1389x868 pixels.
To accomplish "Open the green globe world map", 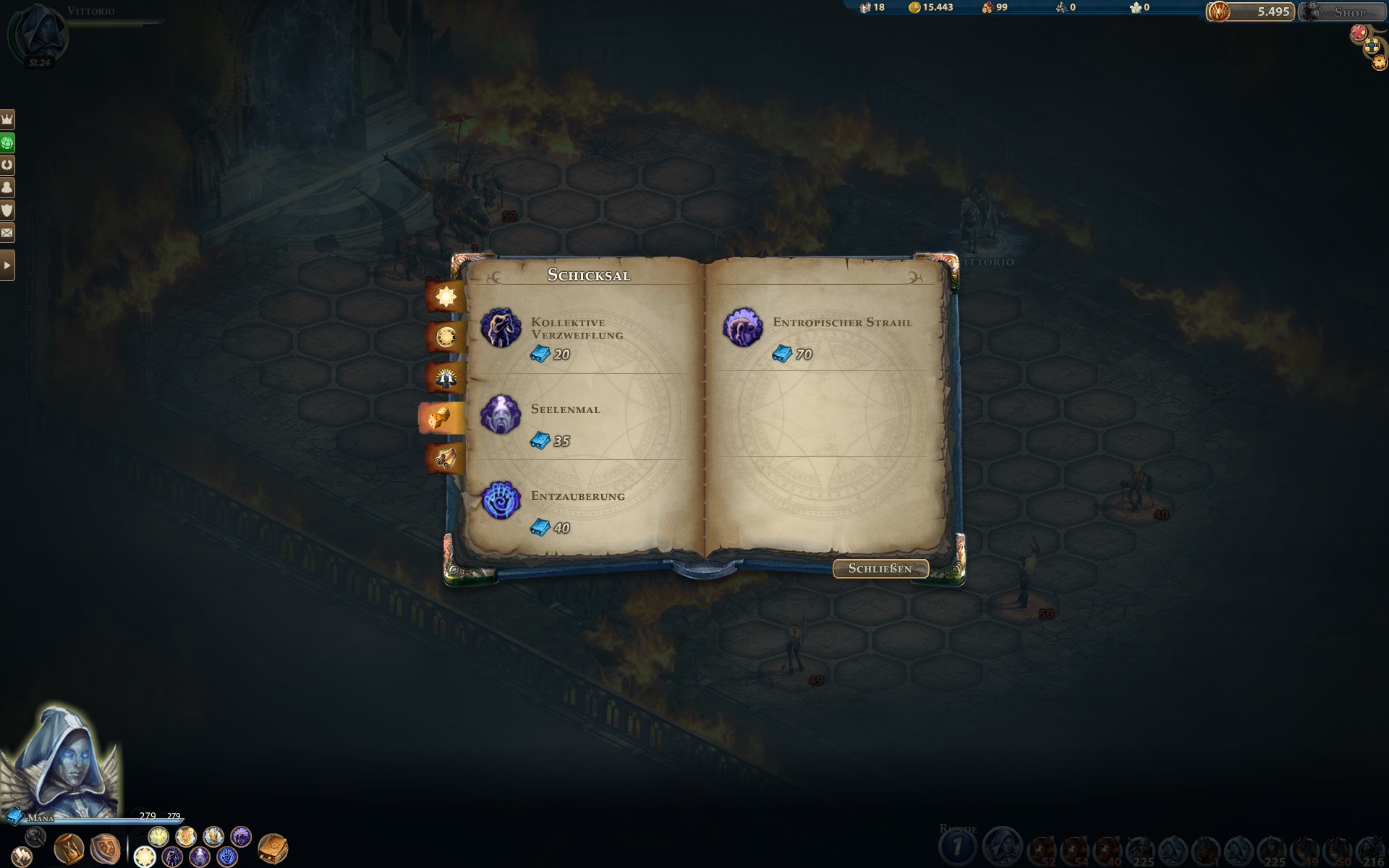I will [7, 142].
